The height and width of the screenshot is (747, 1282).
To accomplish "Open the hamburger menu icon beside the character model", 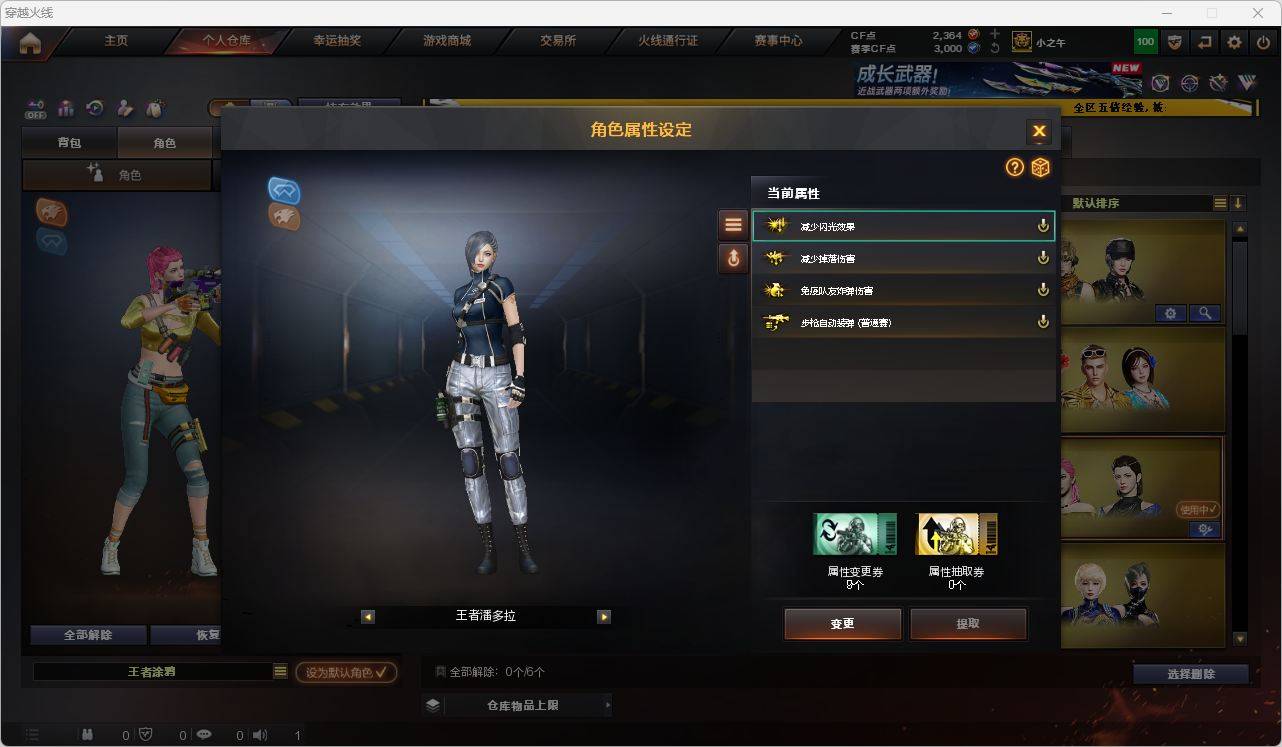I will coord(733,223).
